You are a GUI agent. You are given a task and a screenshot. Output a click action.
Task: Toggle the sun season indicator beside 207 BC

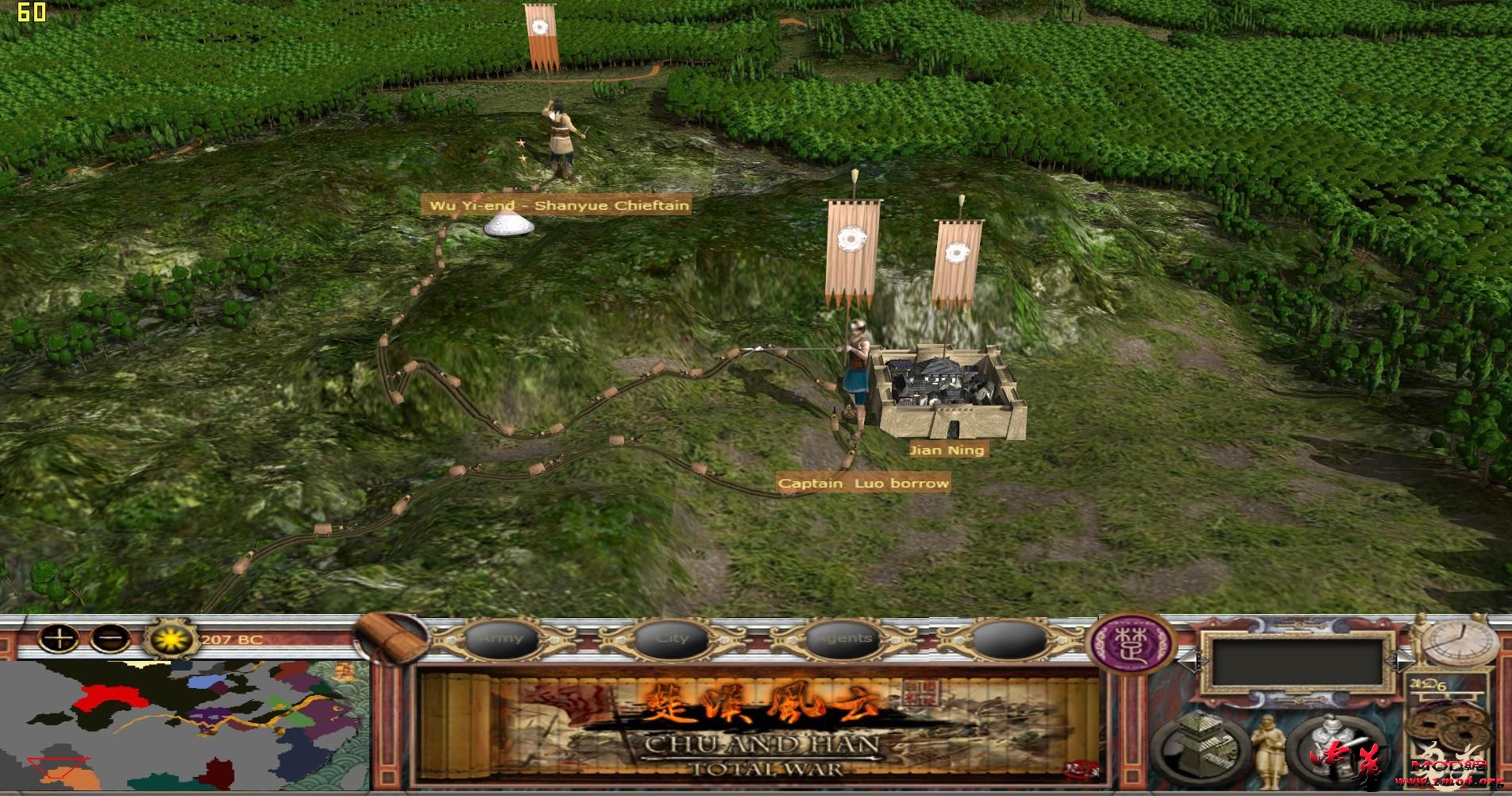point(170,639)
